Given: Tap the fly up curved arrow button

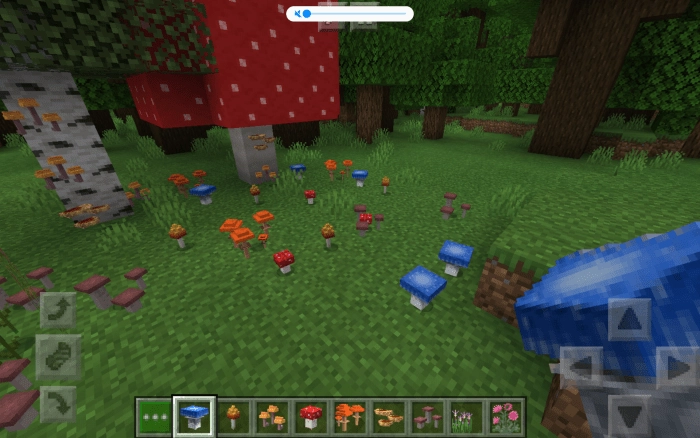Looking at the screenshot, I should 58,310.
